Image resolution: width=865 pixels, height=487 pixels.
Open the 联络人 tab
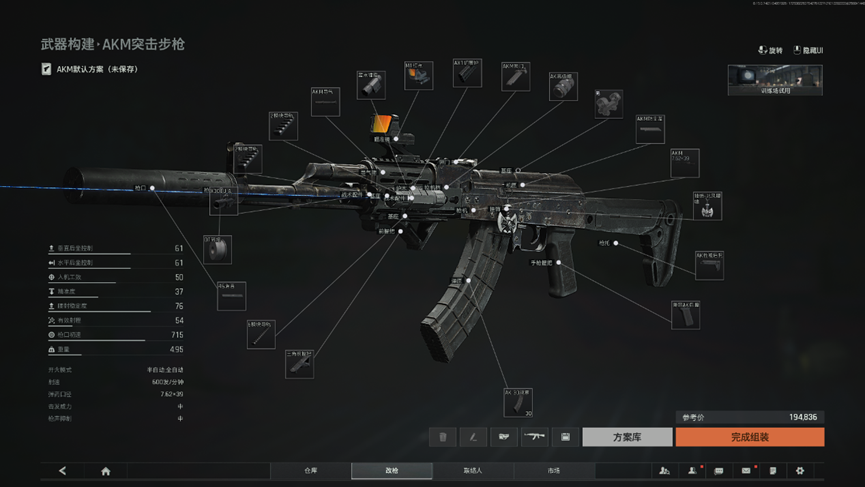472,470
